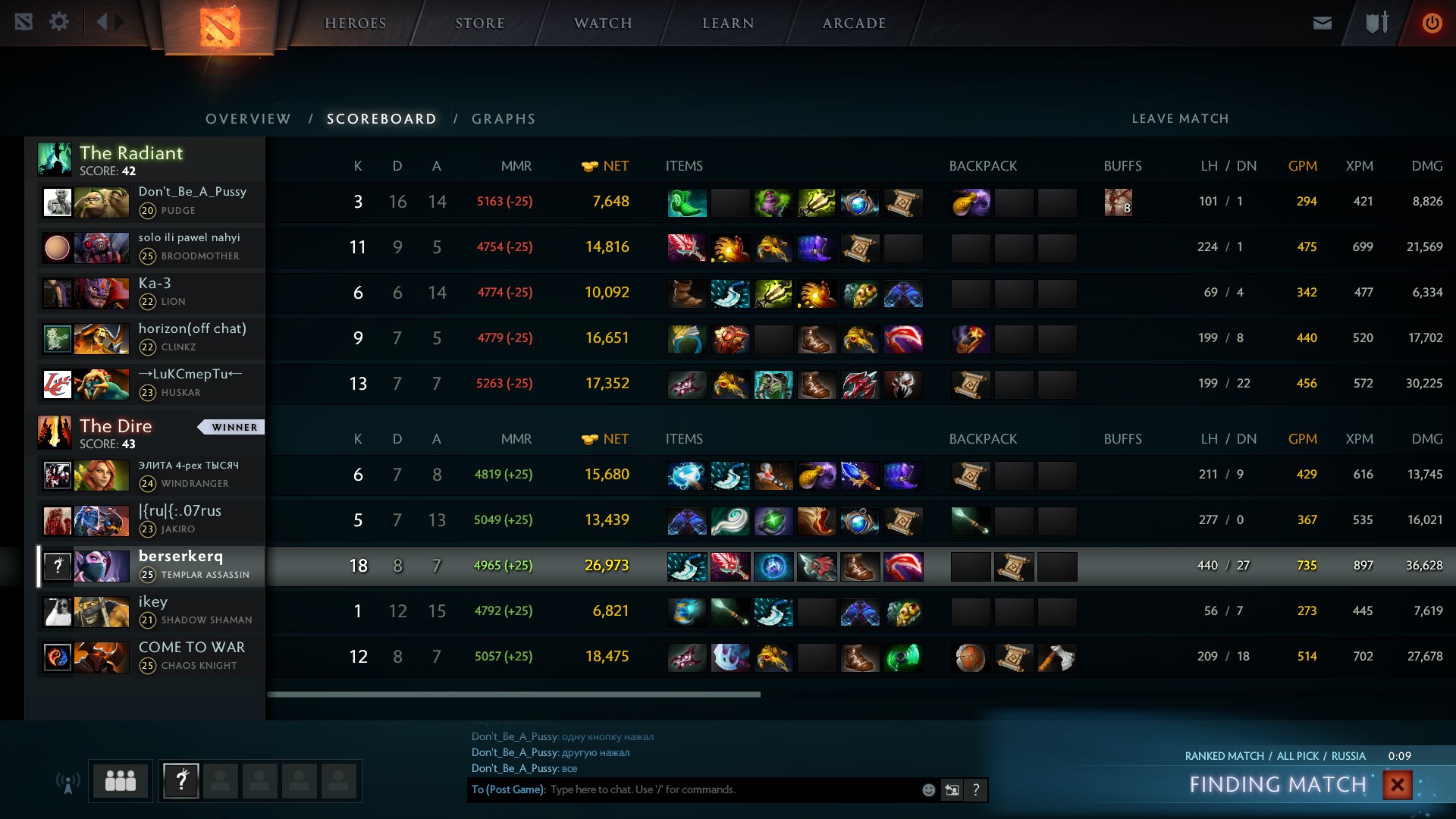Open the Heroes menu
The width and height of the screenshot is (1456, 819).
tap(355, 24)
